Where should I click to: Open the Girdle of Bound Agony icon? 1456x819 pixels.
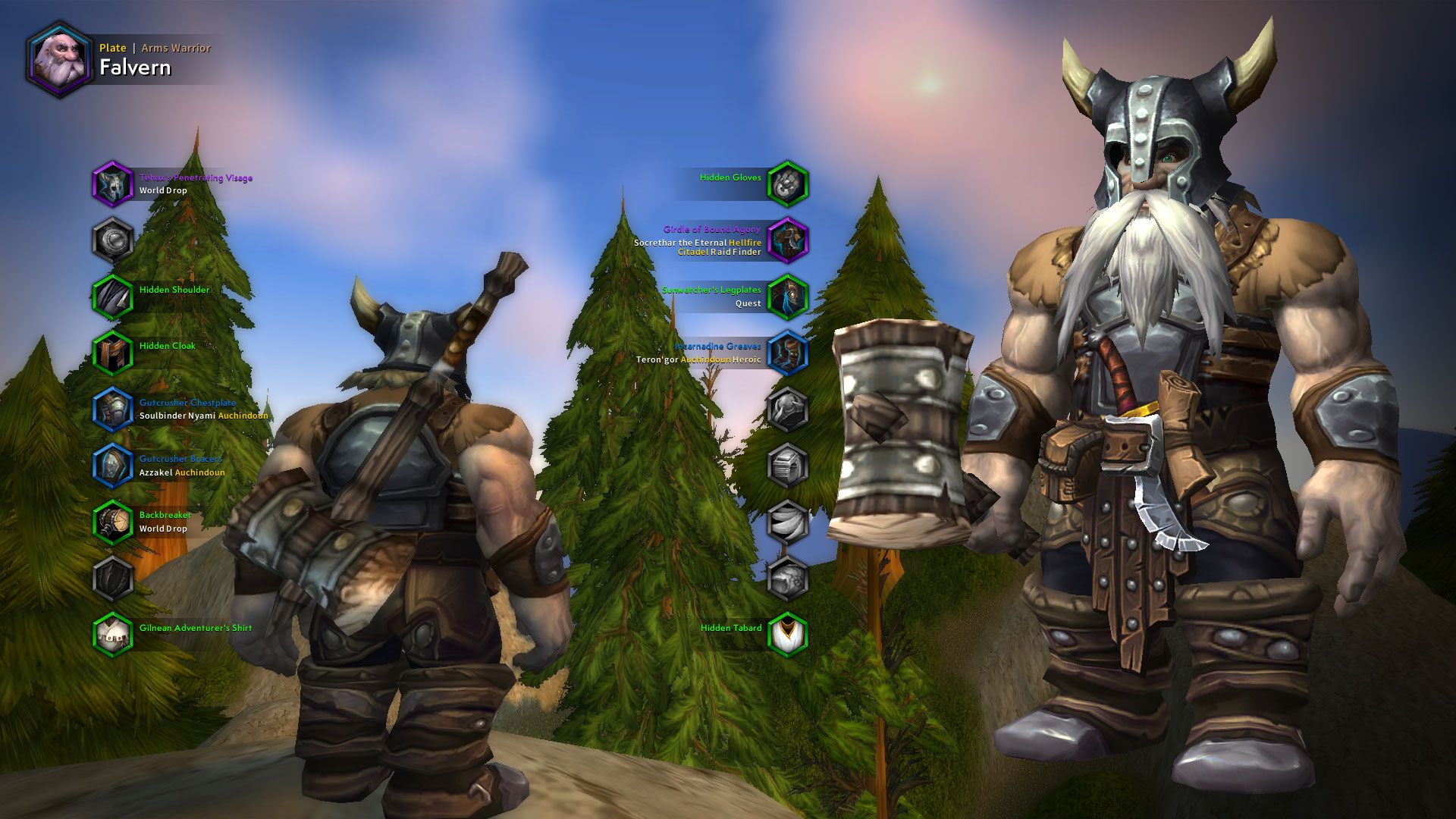[x=789, y=239]
